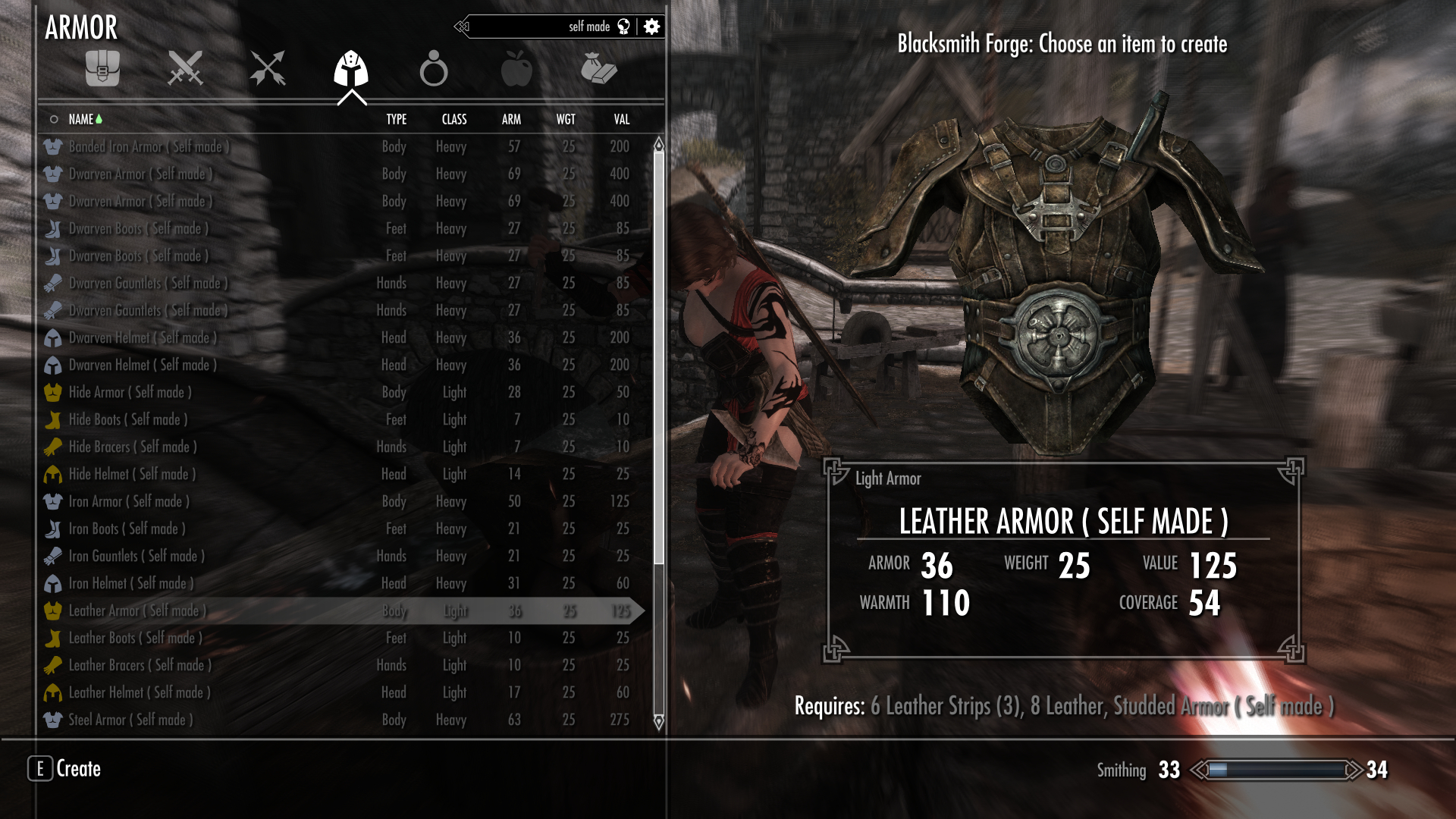1456x819 pixels.
Task: Show the jewelry ring category
Action: click(434, 69)
